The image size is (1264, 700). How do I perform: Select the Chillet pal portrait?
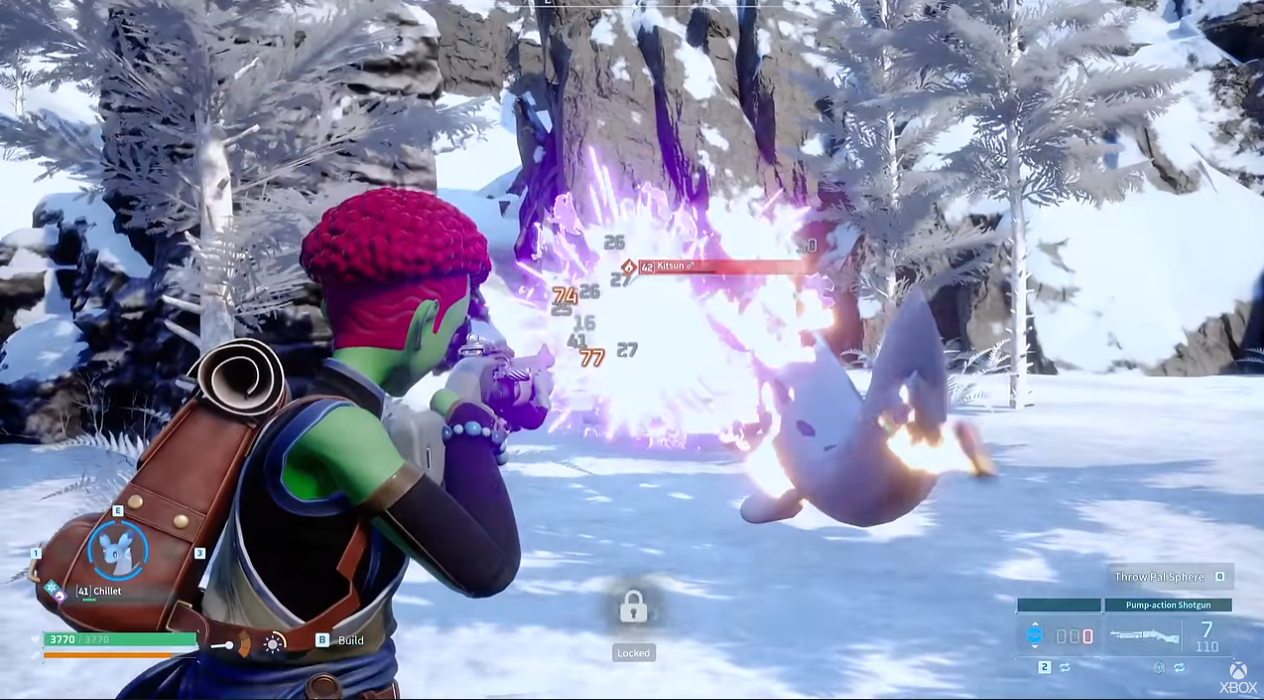point(117,550)
